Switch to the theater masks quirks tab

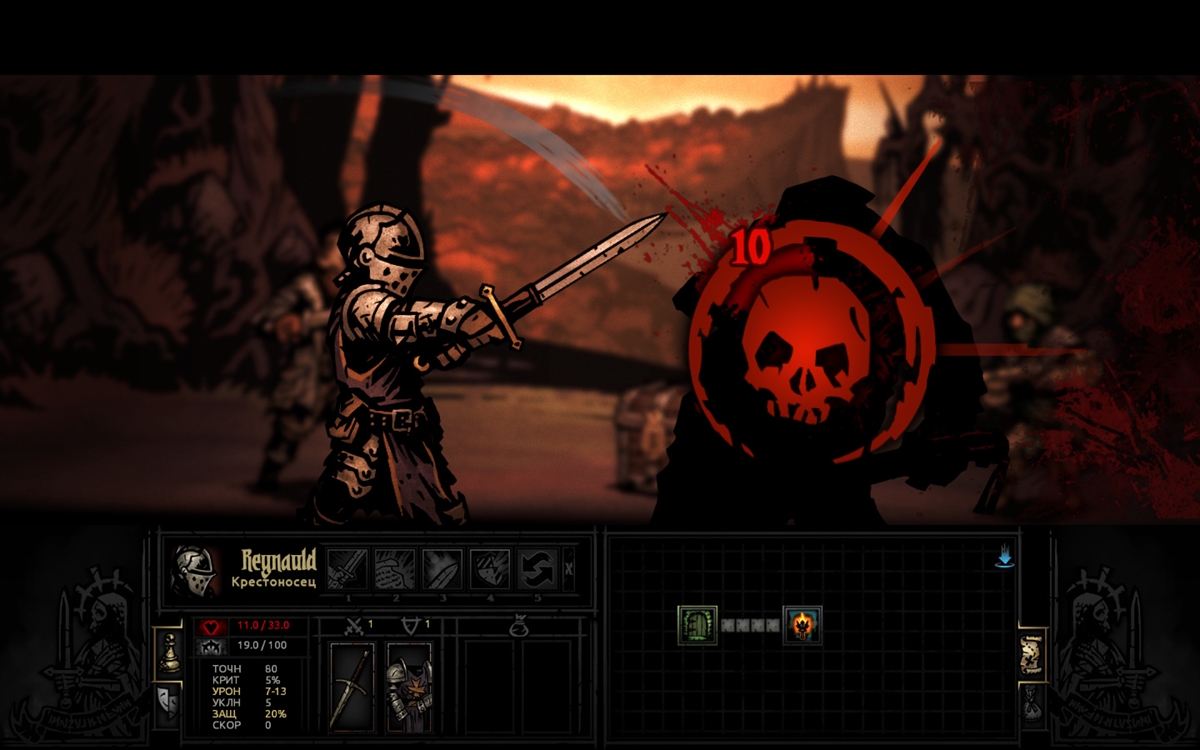169,703
